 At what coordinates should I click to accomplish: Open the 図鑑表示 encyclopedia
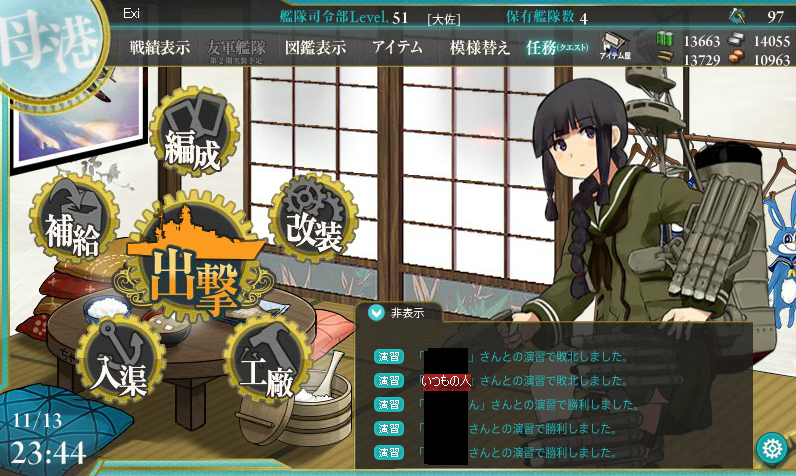point(315,47)
